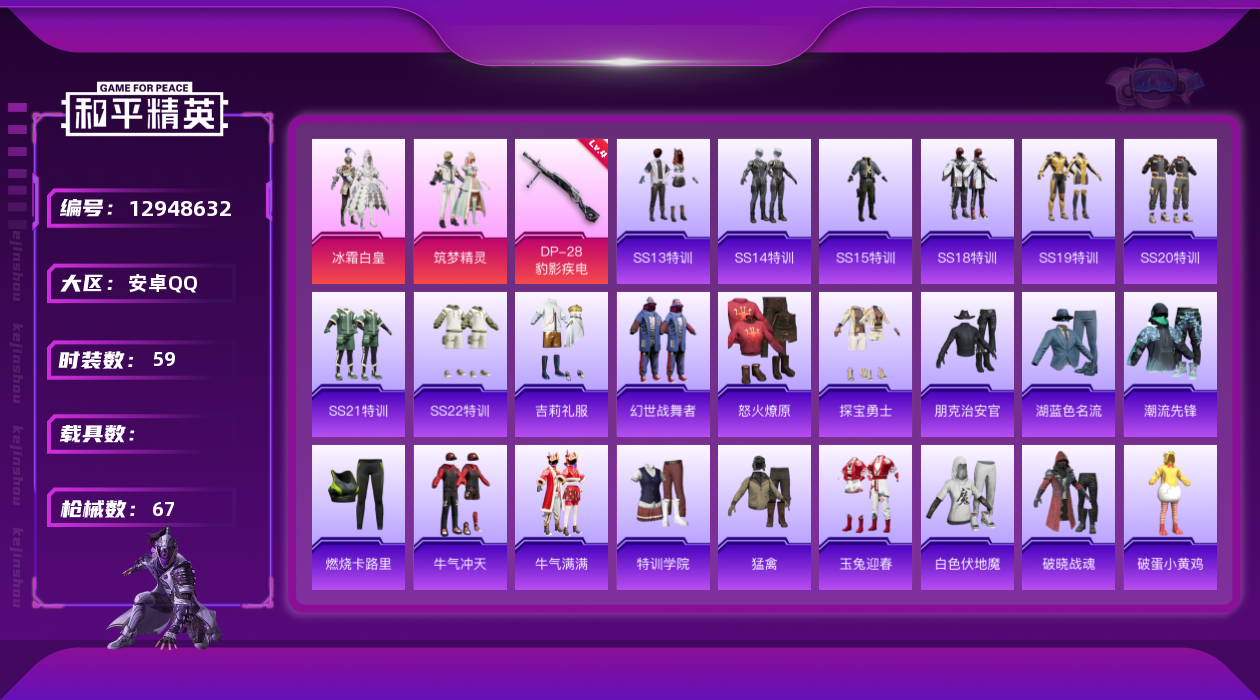Choose the 筑梦精灵 outfit card
The height and width of the screenshot is (700, 1260).
click(x=460, y=210)
